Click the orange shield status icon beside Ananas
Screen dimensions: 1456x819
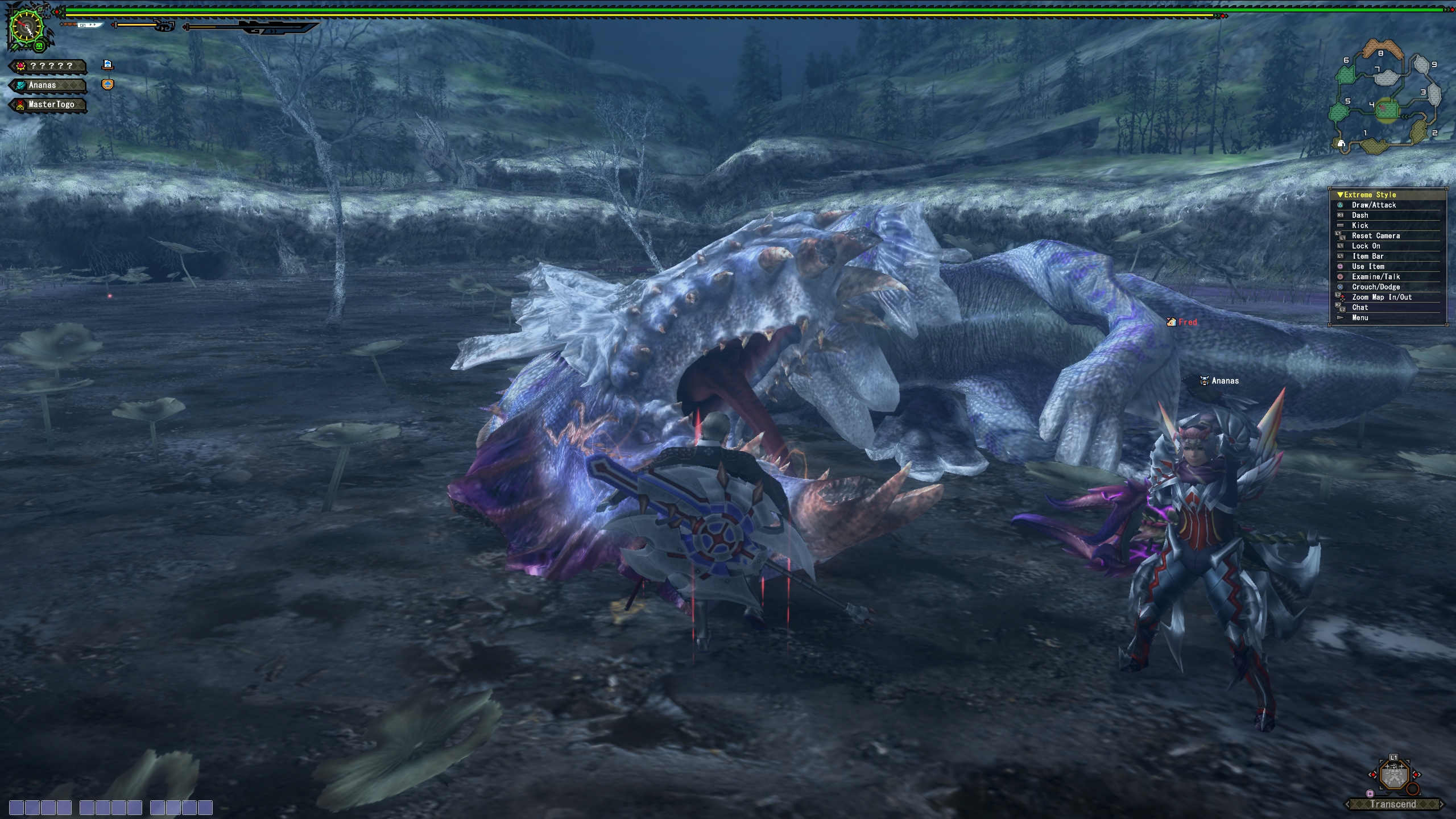click(107, 85)
